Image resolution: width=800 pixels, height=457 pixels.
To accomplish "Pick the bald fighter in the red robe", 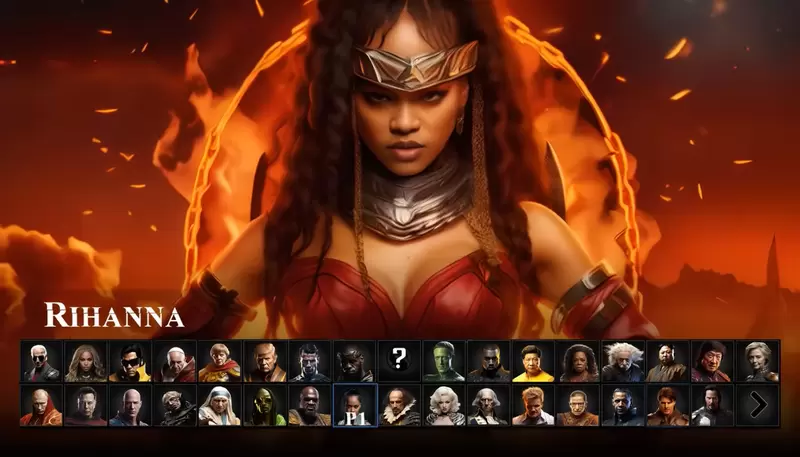I will pos(41,405).
